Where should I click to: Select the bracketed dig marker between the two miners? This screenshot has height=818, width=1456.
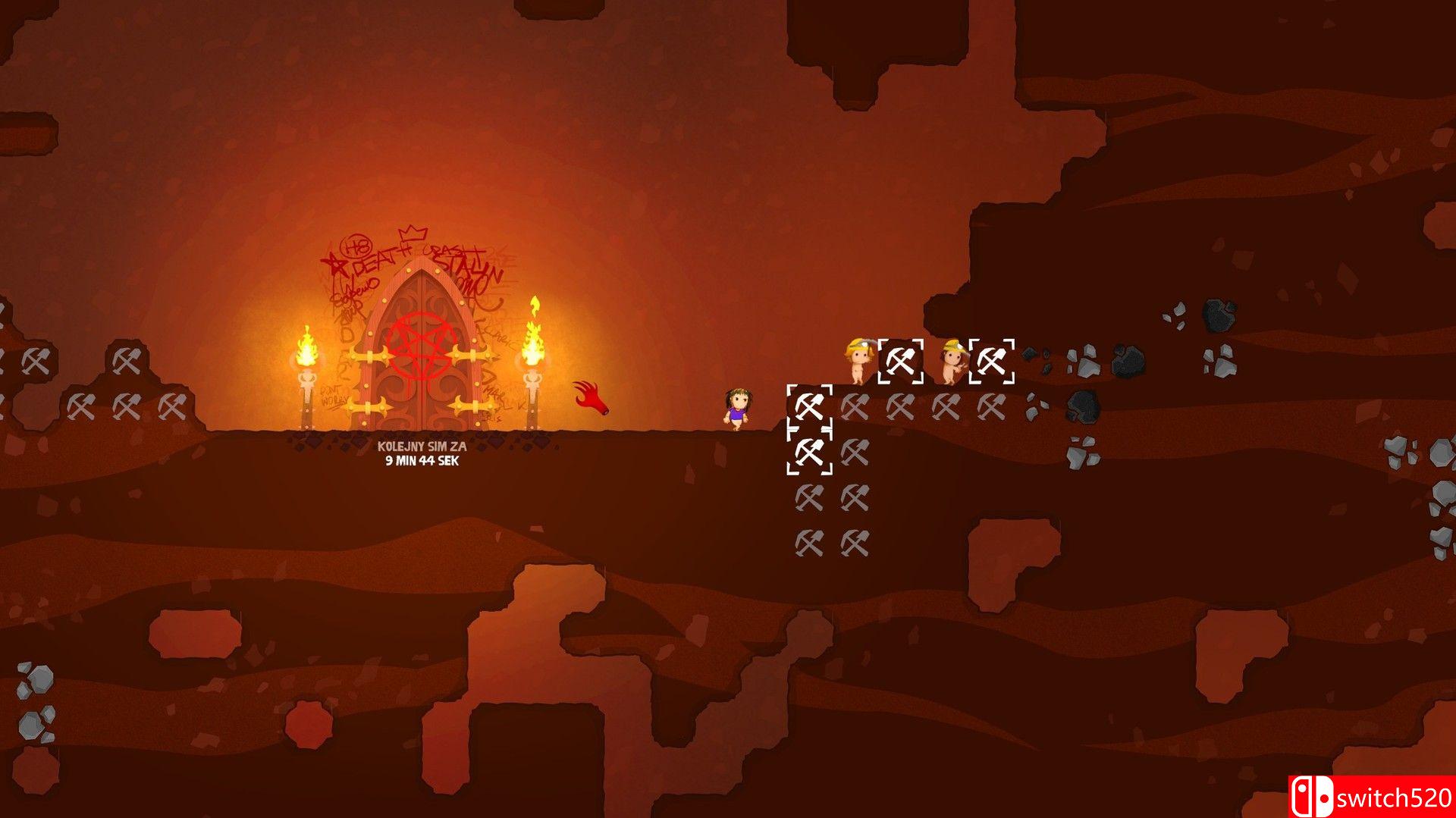(x=900, y=362)
